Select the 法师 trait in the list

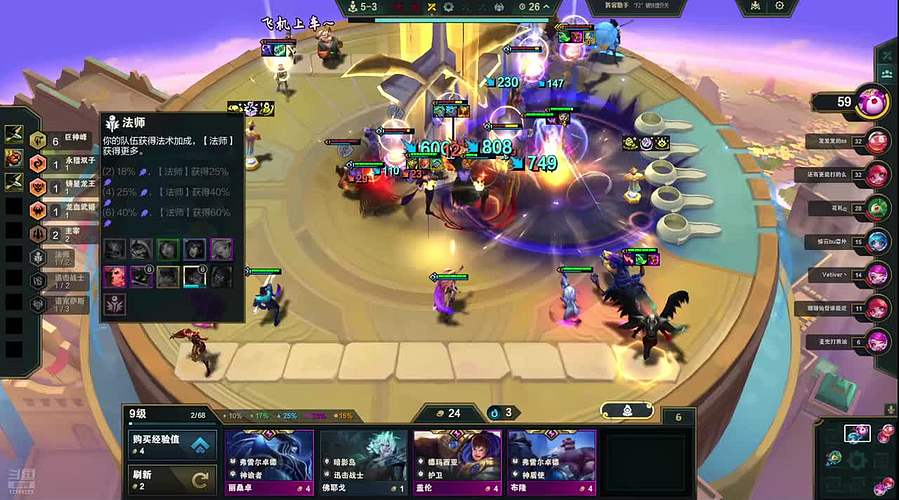point(60,256)
